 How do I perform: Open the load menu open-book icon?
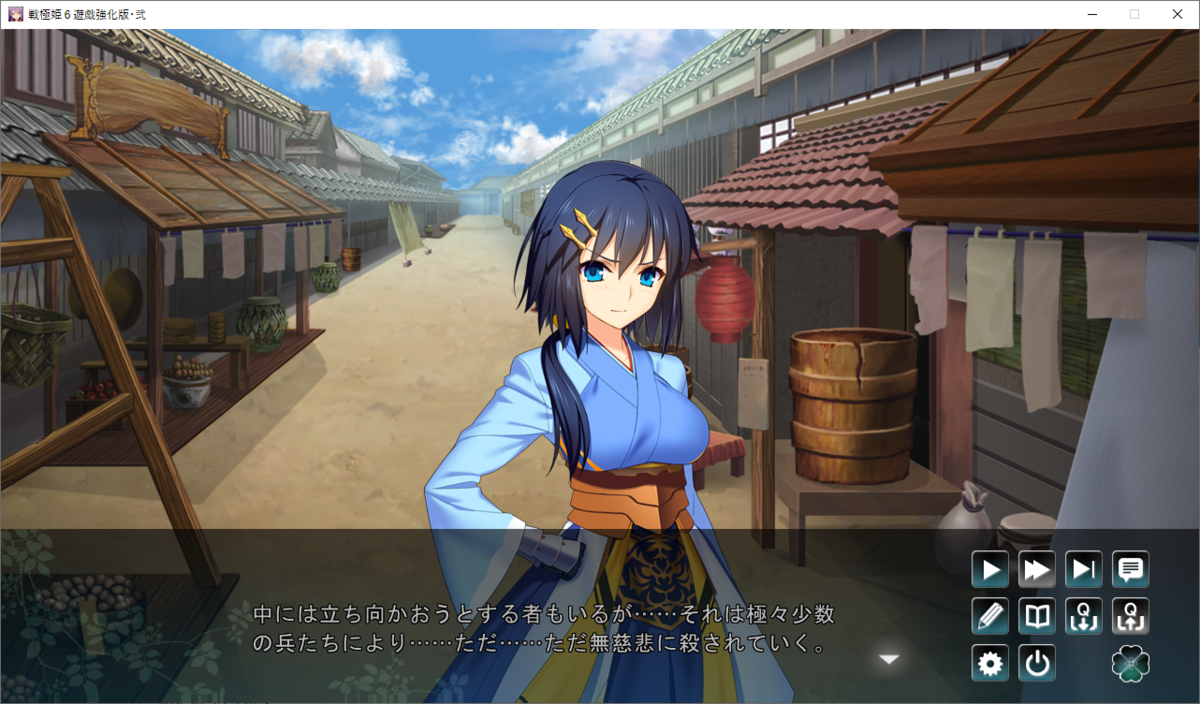click(1037, 616)
